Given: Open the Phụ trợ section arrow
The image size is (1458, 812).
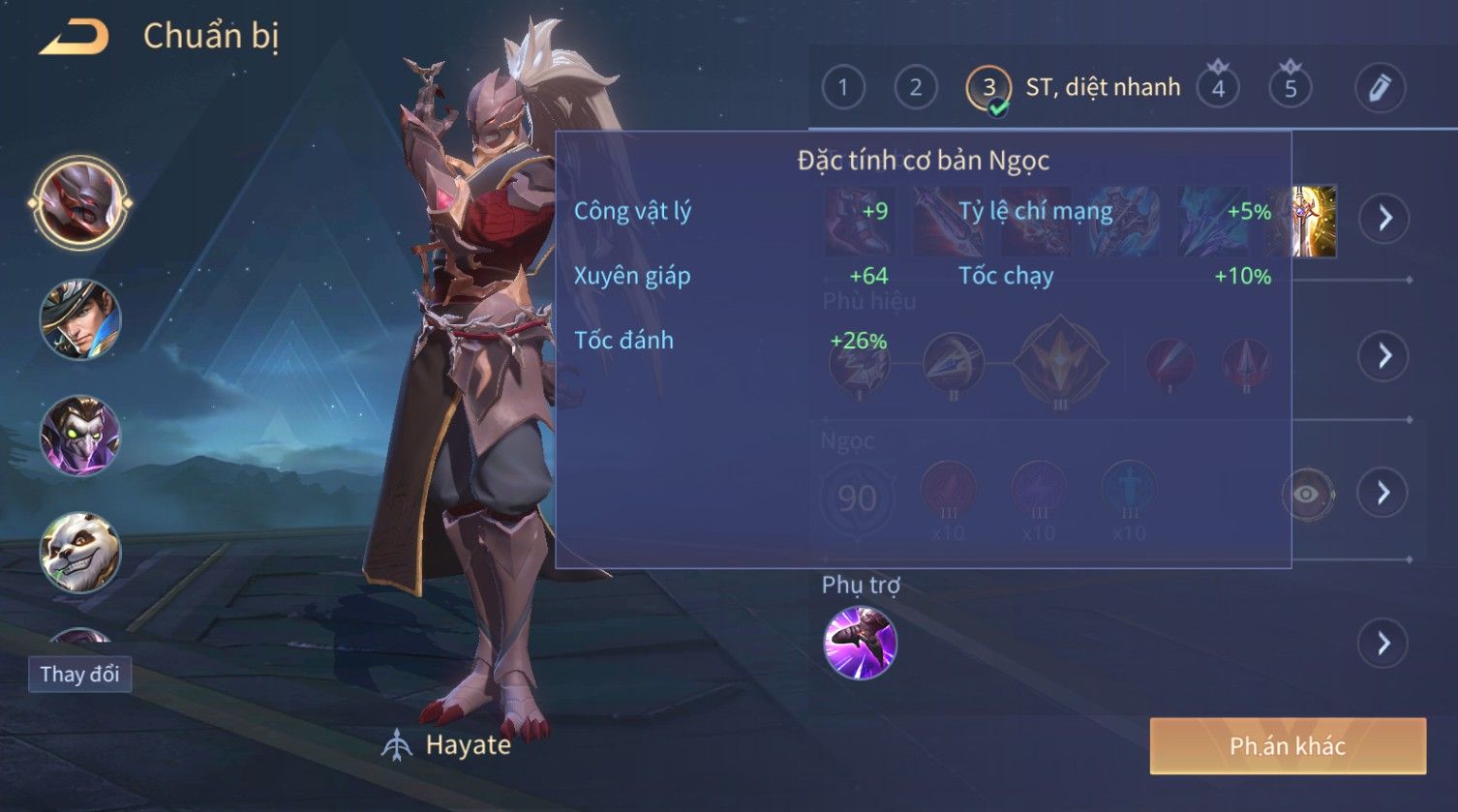Looking at the screenshot, I should (1384, 644).
